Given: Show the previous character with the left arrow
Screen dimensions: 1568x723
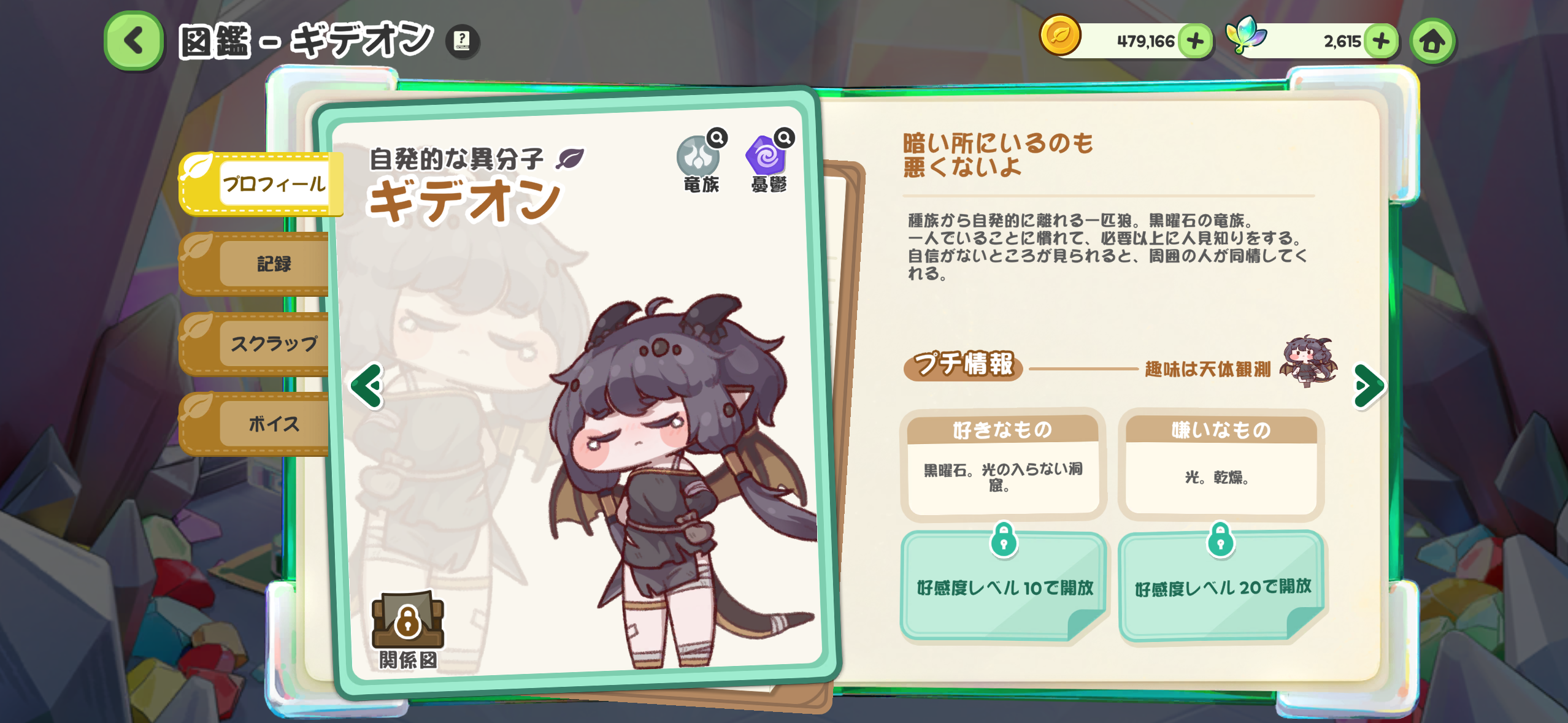Looking at the screenshot, I should click(367, 386).
